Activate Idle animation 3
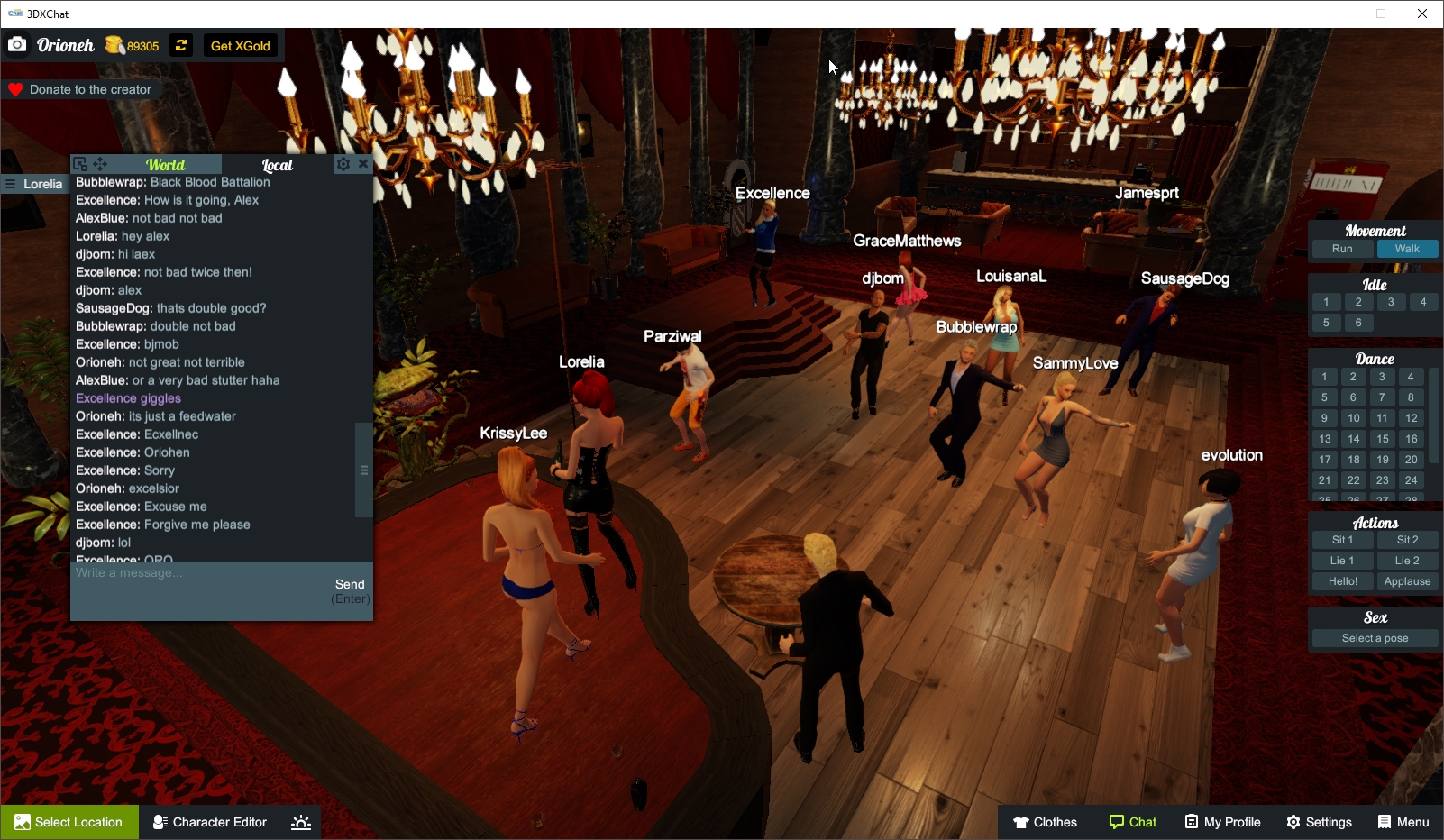This screenshot has width=1444, height=840. [1391, 302]
